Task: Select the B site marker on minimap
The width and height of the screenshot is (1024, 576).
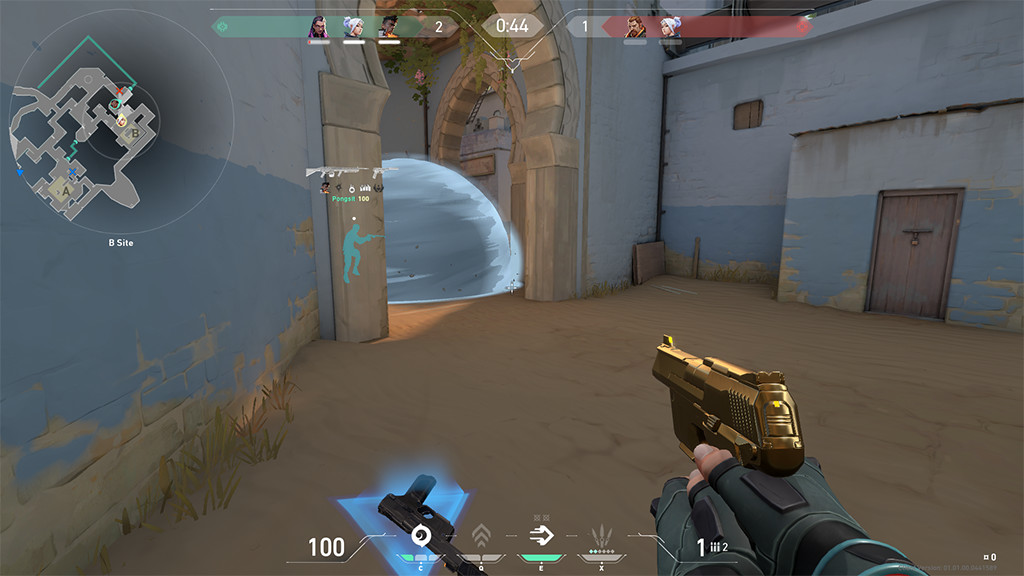Action: pyautogui.click(x=135, y=130)
